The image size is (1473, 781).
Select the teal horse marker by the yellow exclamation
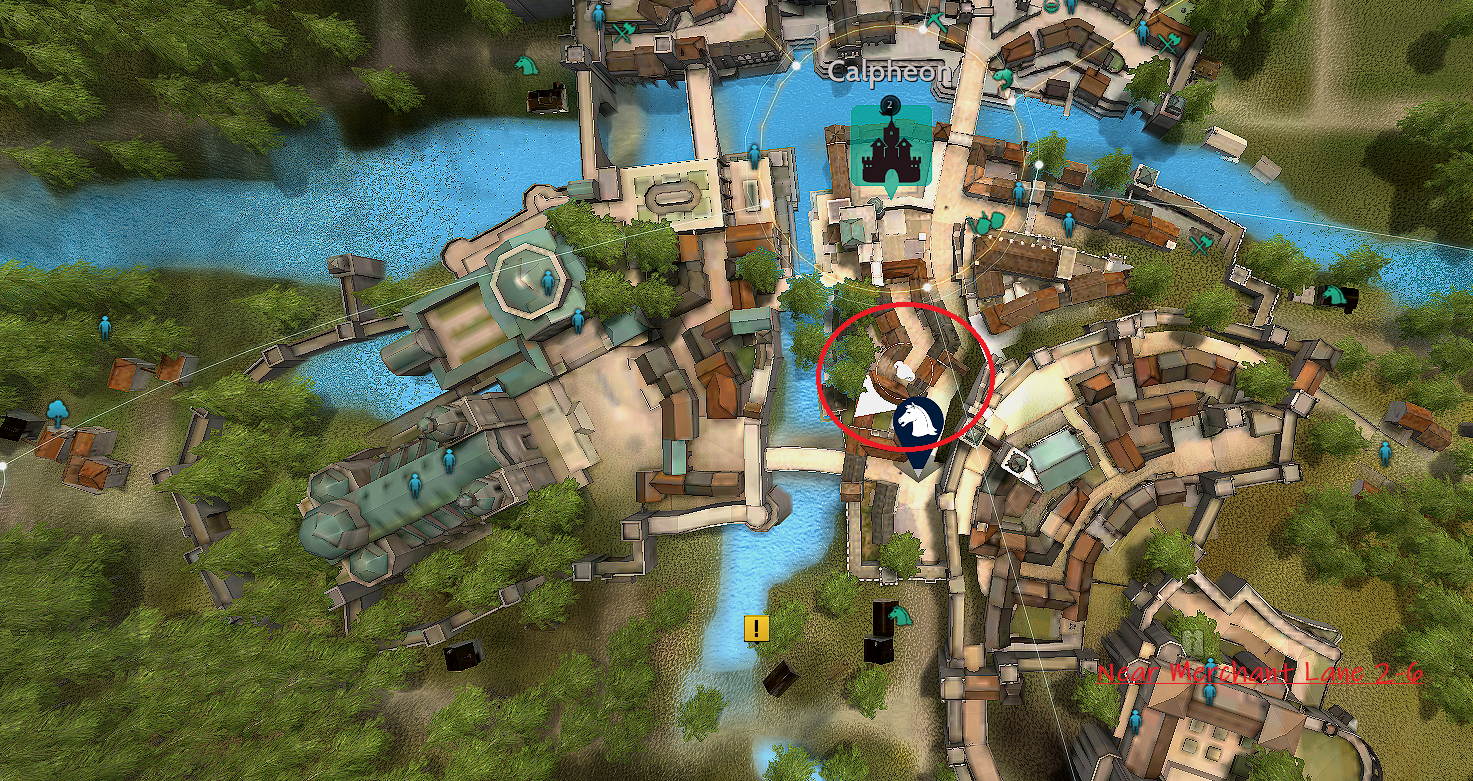[x=901, y=615]
